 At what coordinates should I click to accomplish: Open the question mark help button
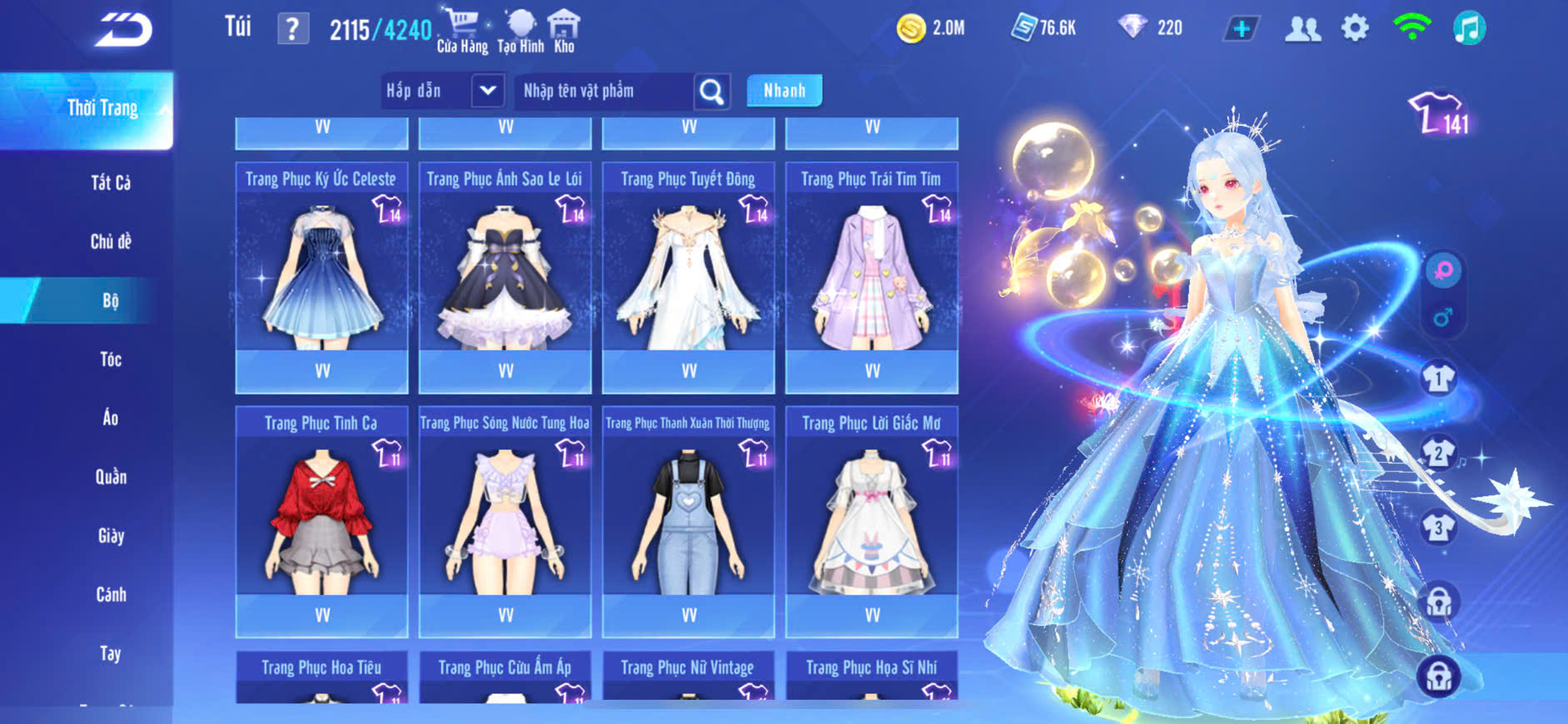(x=292, y=29)
